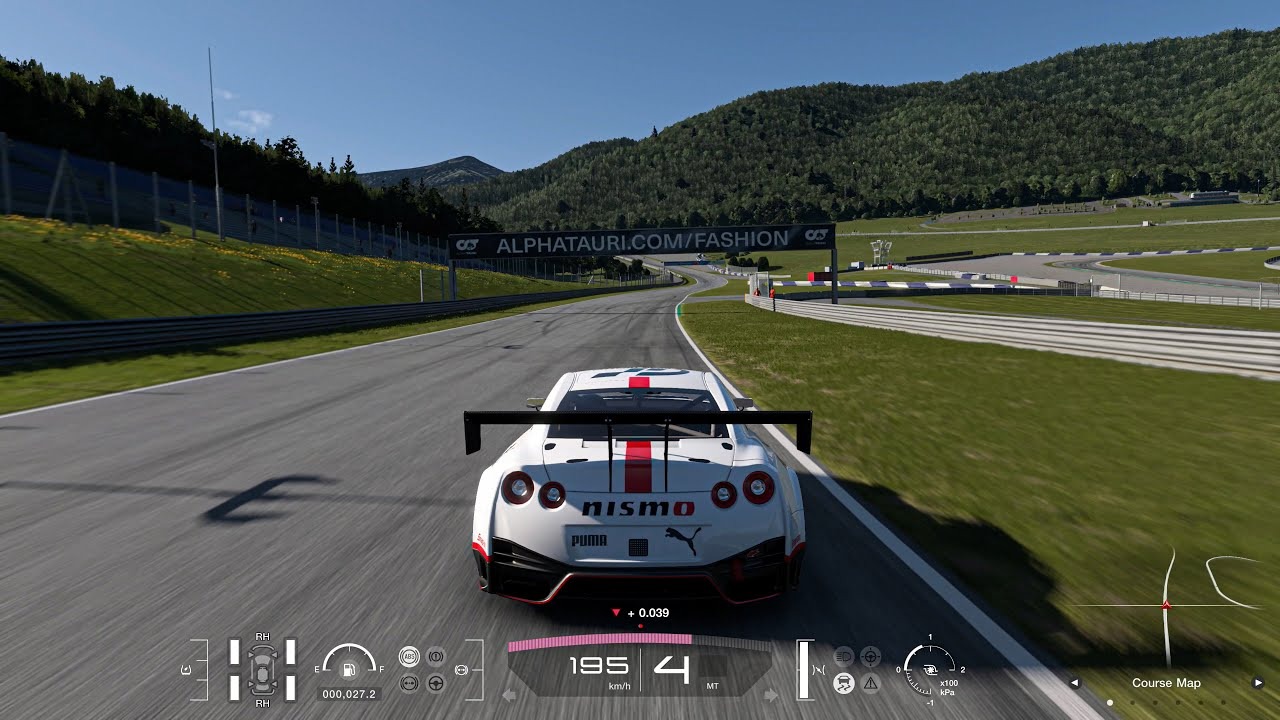Click the parking brake warning icon
Viewport: 1280px width, 720px height.
436,657
